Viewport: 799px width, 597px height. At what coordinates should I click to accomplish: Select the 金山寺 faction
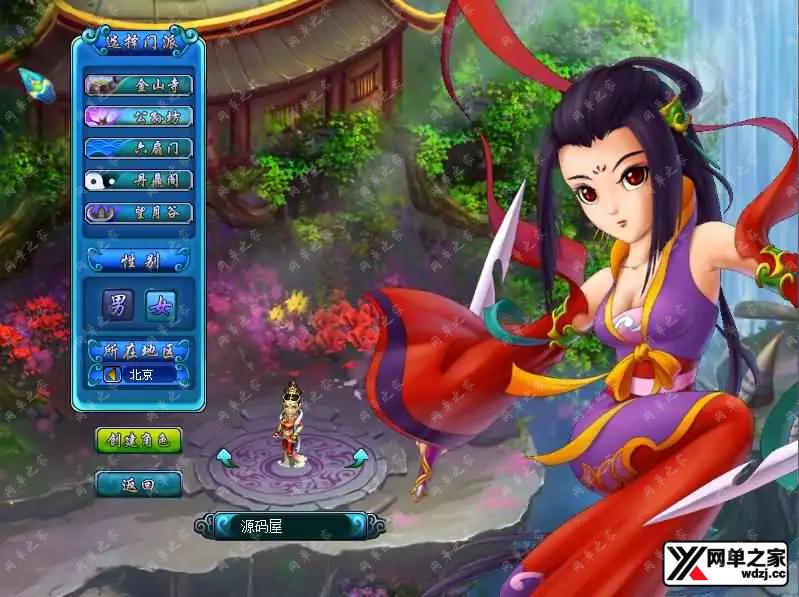(x=139, y=85)
